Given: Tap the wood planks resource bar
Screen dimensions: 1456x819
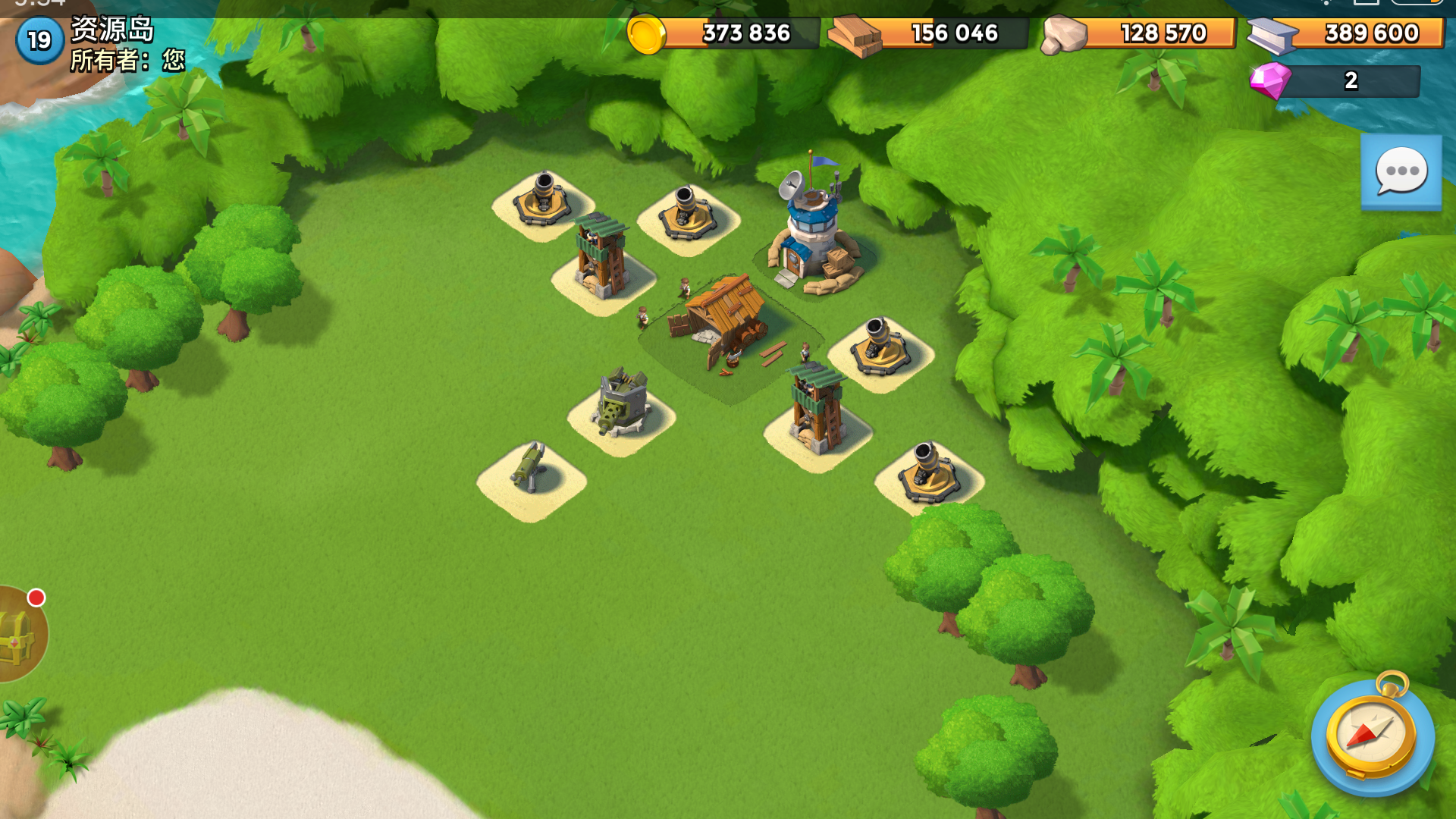Looking at the screenshot, I should pyautogui.click(x=929, y=33).
